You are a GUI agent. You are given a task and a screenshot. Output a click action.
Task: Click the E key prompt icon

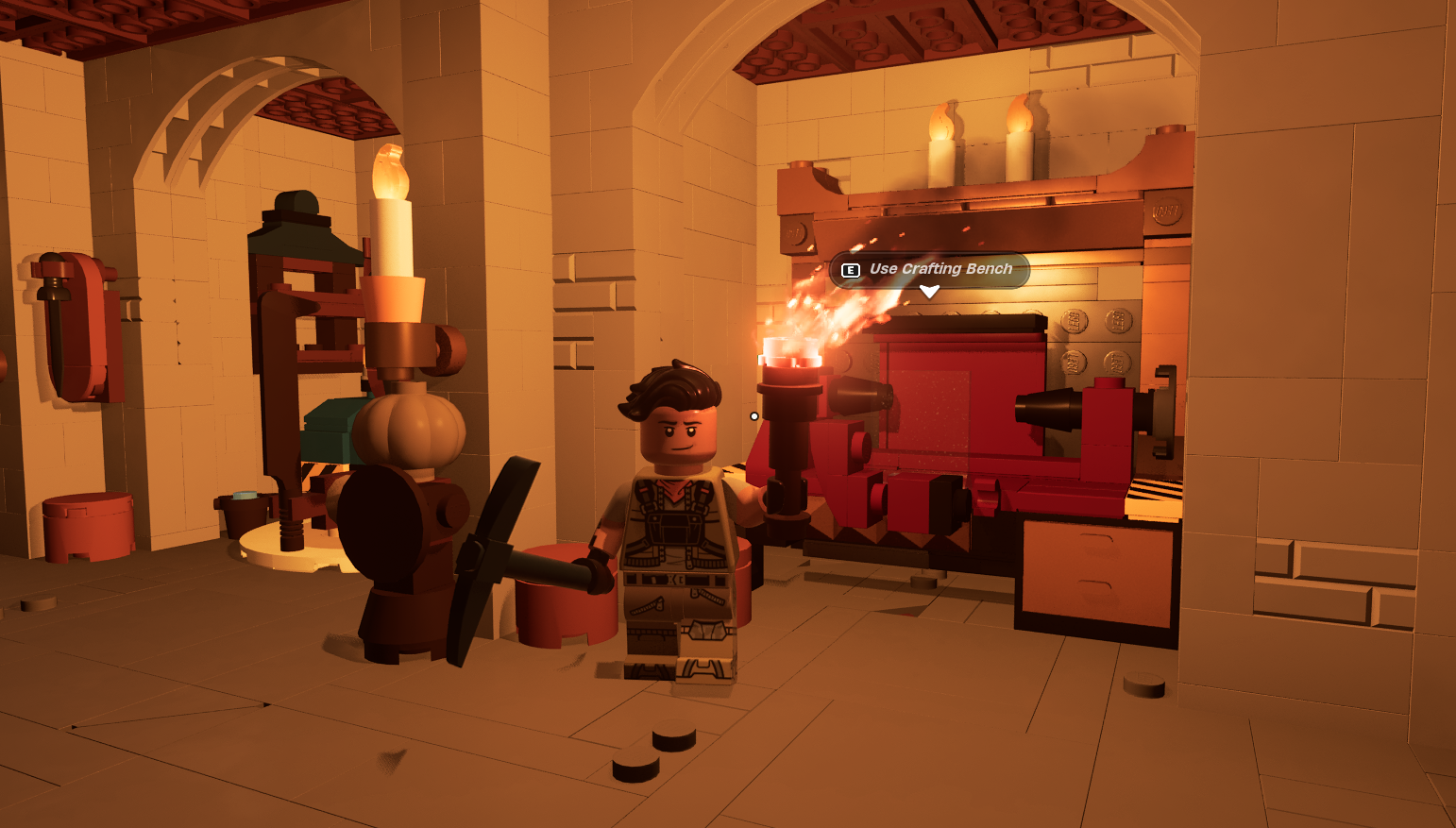tap(851, 269)
